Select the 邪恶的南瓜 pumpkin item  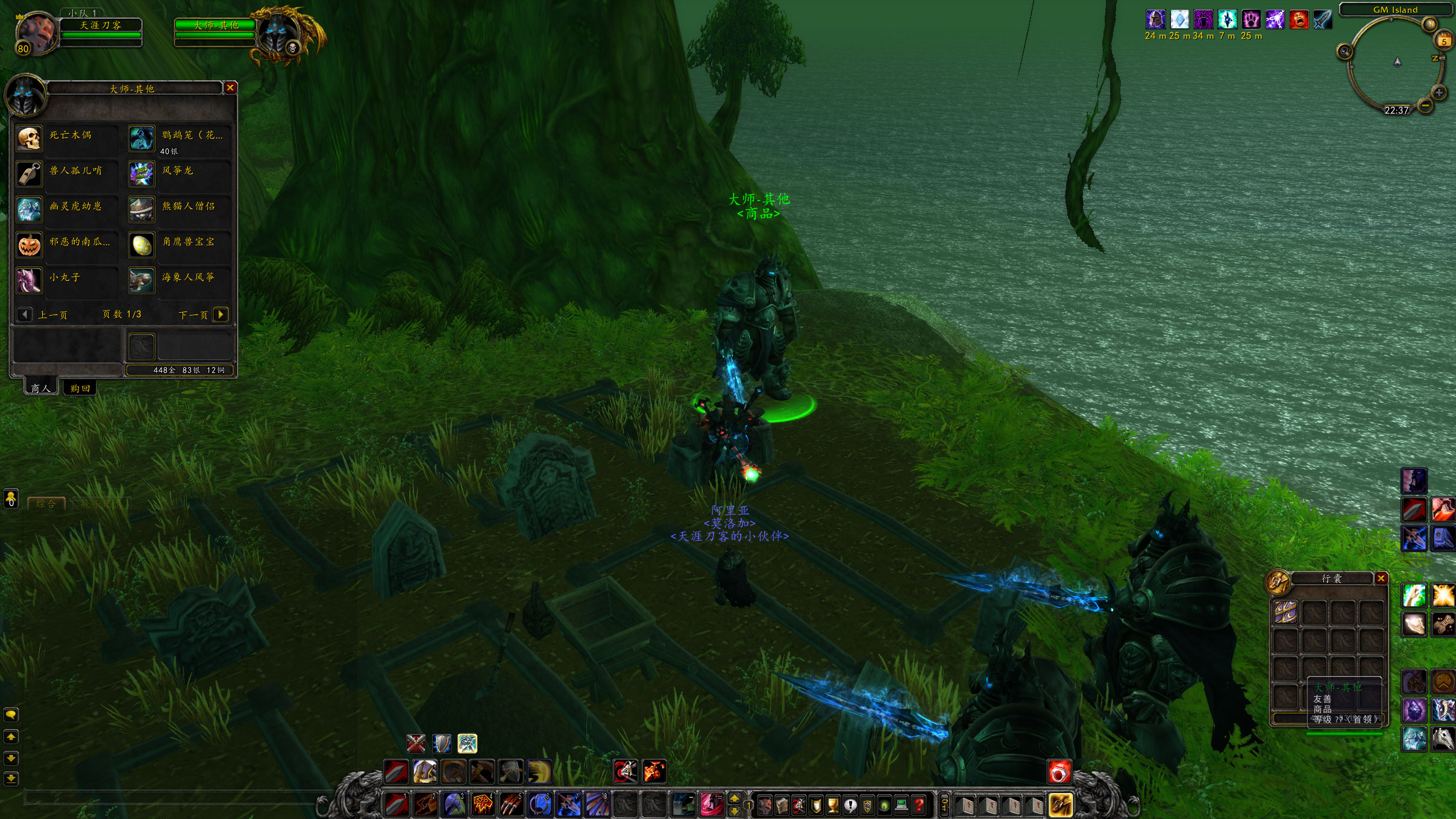pyautogui.click(x=29, y=245)
